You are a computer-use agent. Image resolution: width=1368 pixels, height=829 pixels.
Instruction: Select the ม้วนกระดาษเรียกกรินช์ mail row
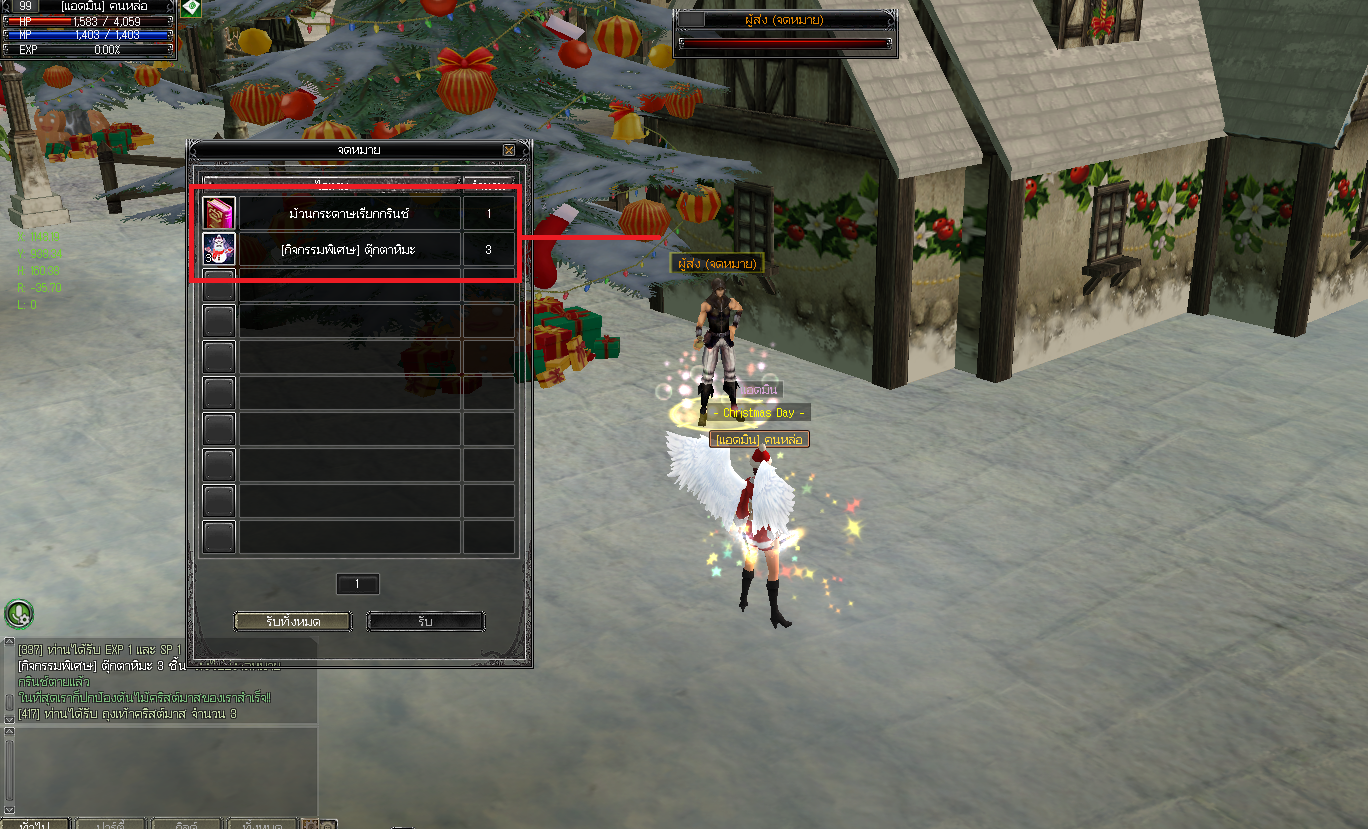coord(349,214)
